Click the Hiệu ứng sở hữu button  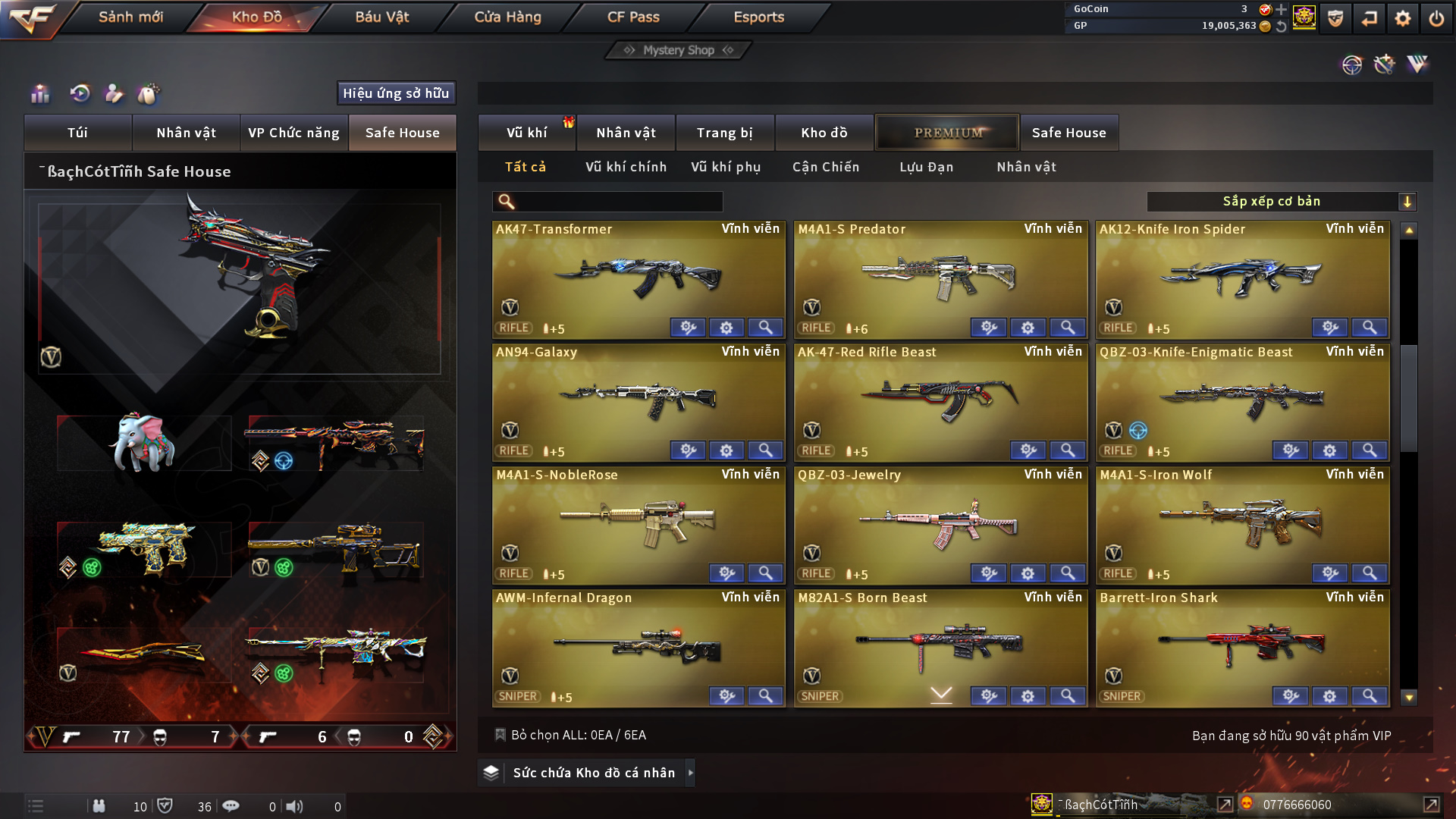396,93
